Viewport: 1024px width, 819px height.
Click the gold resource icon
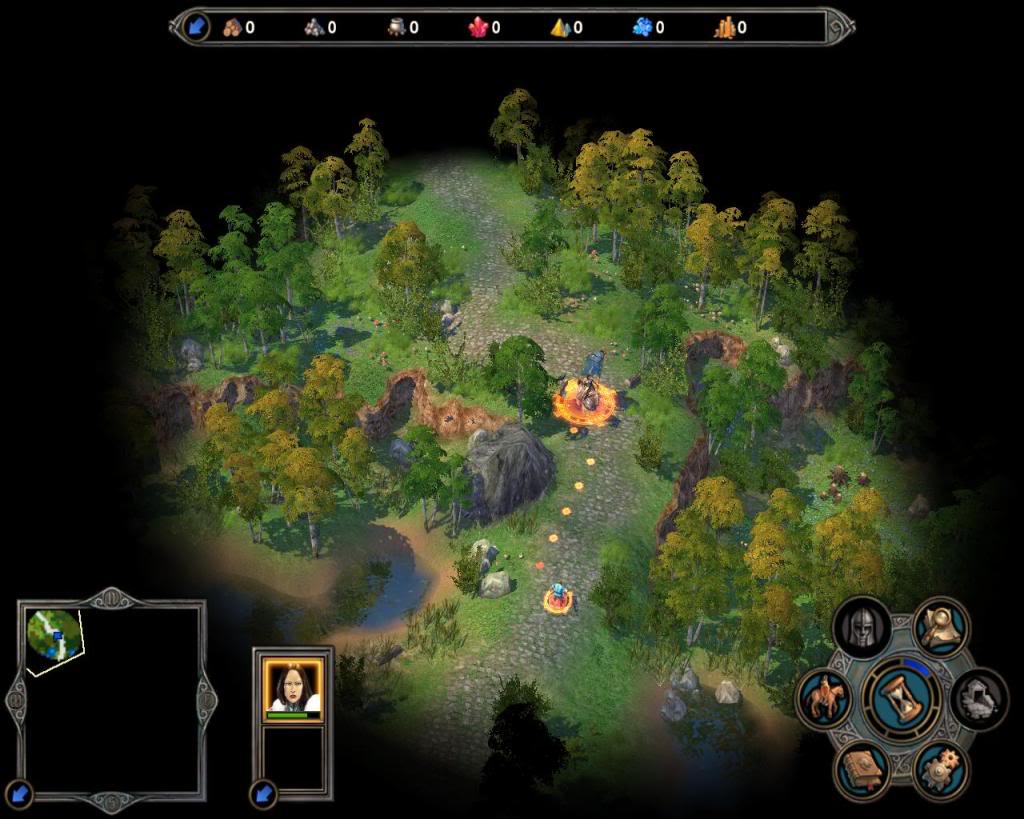click(x=724, y=28)
